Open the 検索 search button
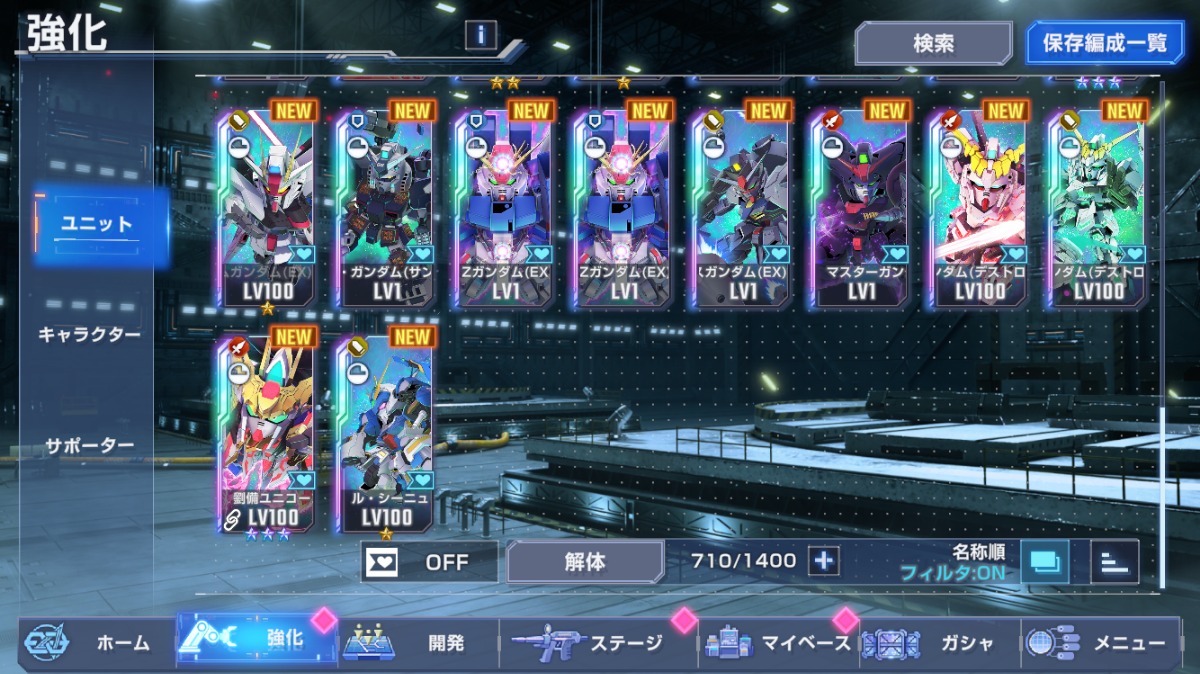1200x674 pixels. coord(932,44)
